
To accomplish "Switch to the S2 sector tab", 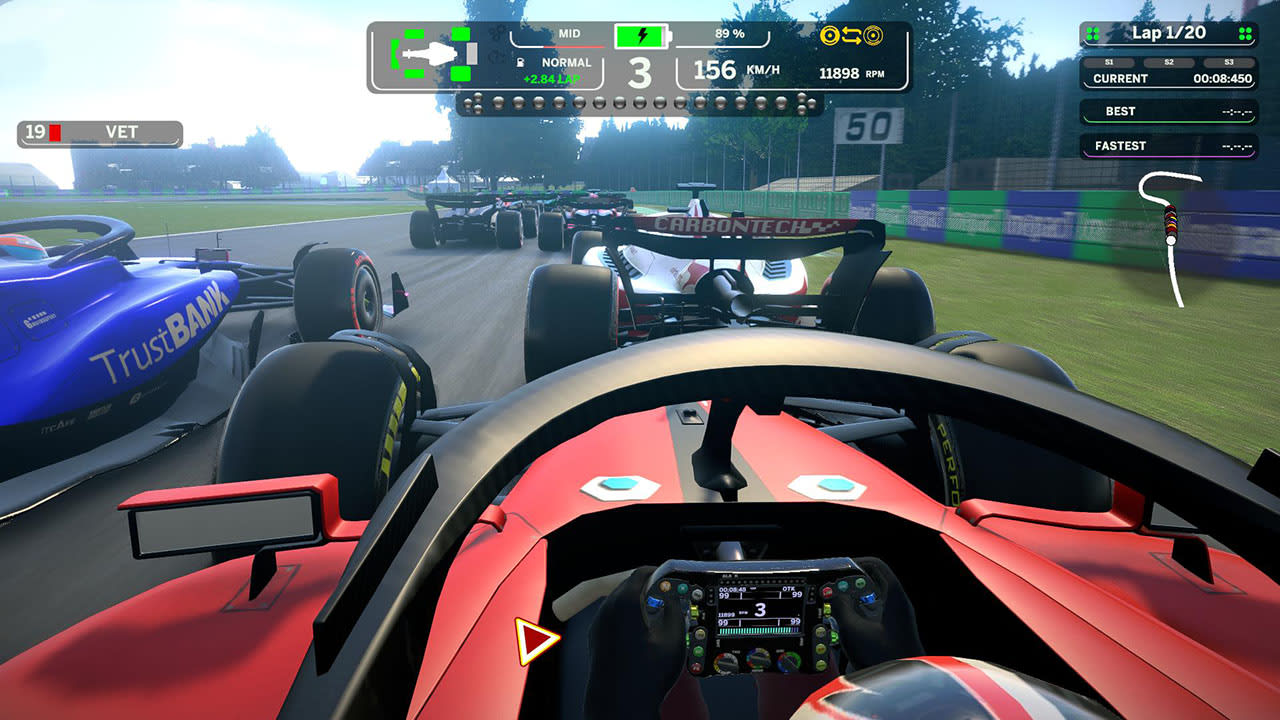I will [1169, 61].
